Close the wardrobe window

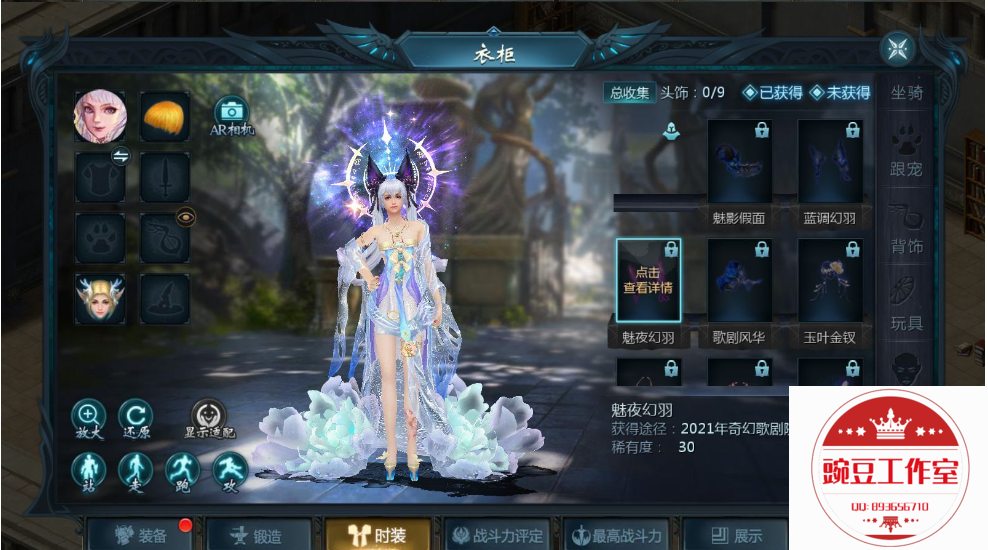tap(896, 48)
